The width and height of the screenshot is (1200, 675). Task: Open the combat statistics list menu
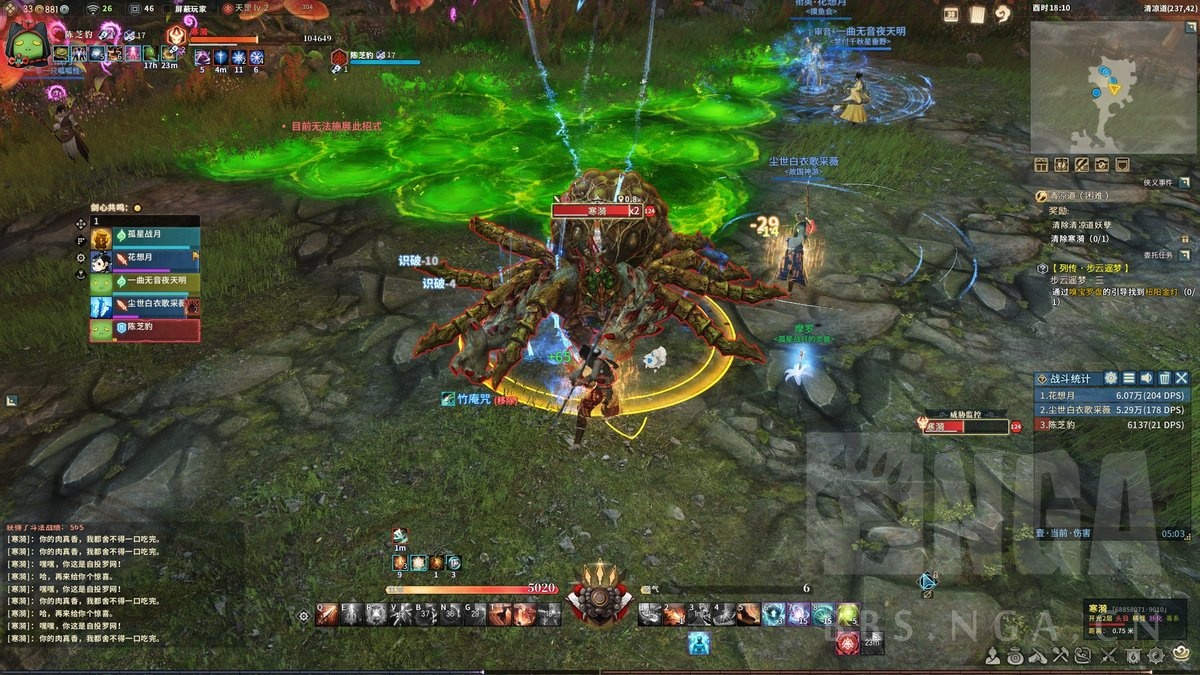pyautogui.click(x=1128, y=378)
